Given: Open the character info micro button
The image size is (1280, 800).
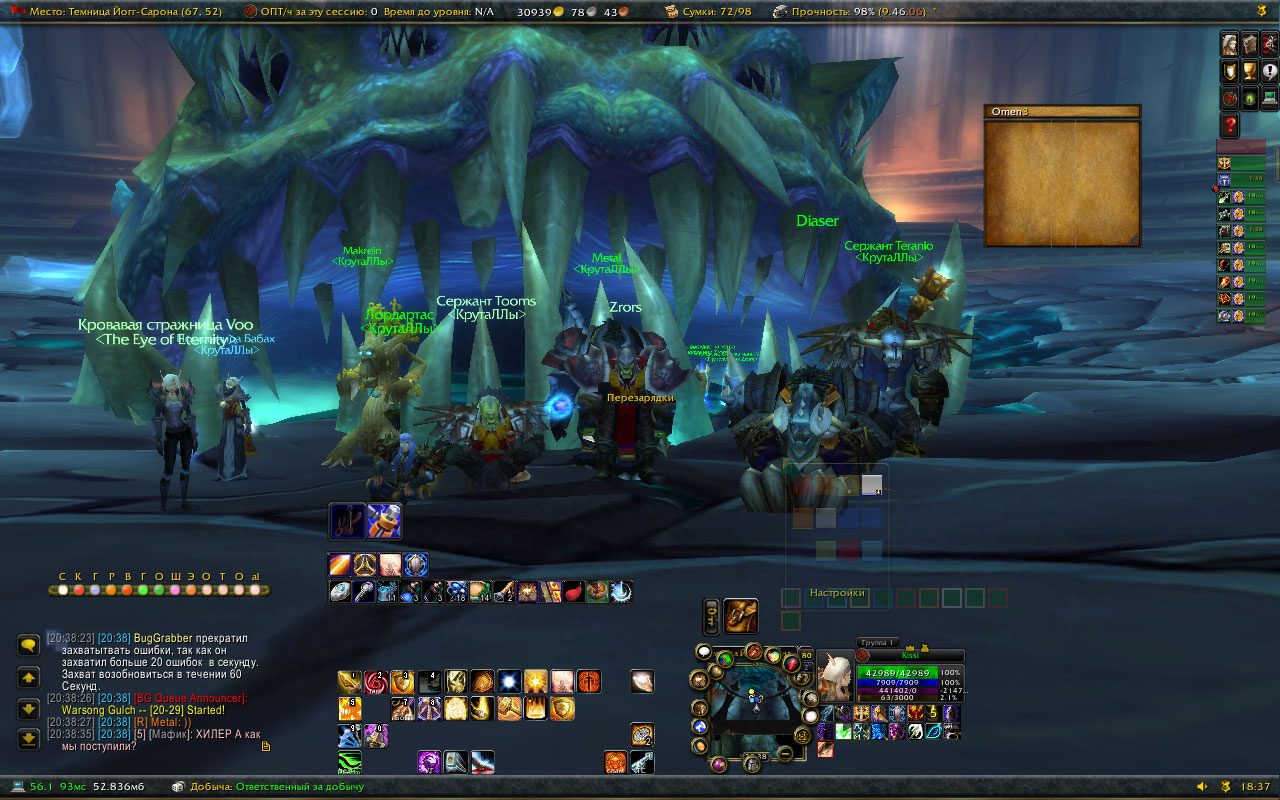Looking at the screenshot, I should (x=1230, y=44).
